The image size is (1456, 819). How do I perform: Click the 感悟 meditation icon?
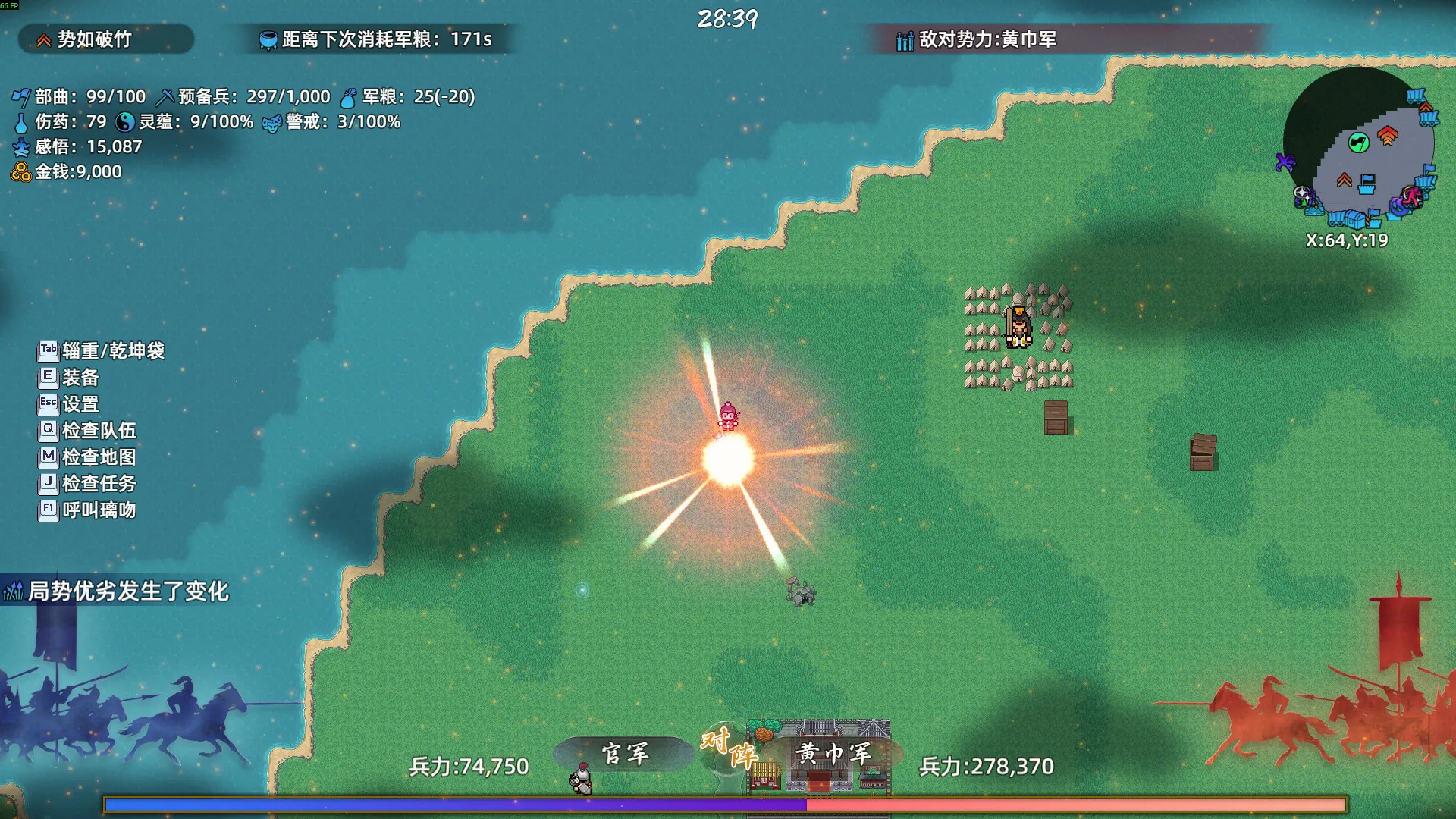pos(21,146)
